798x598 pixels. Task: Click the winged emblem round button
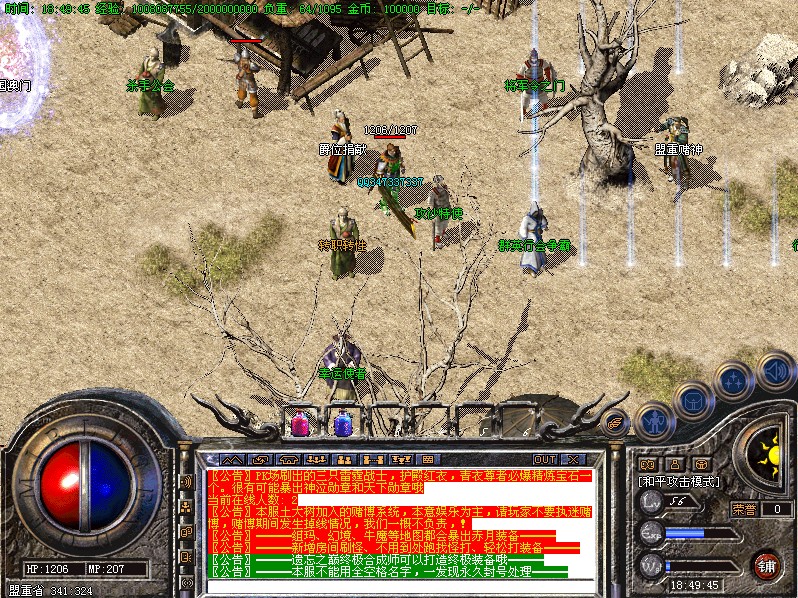616,423
